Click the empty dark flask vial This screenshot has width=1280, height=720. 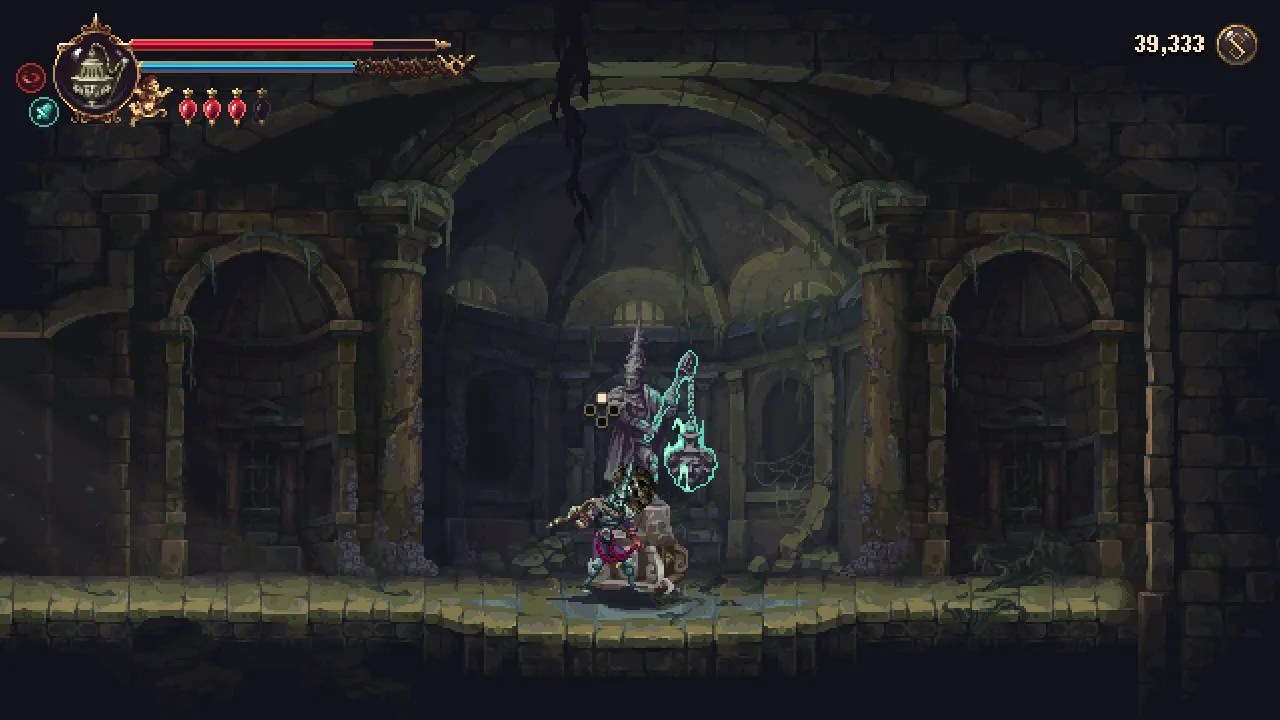pyautogui.click(x=260, y=106)
